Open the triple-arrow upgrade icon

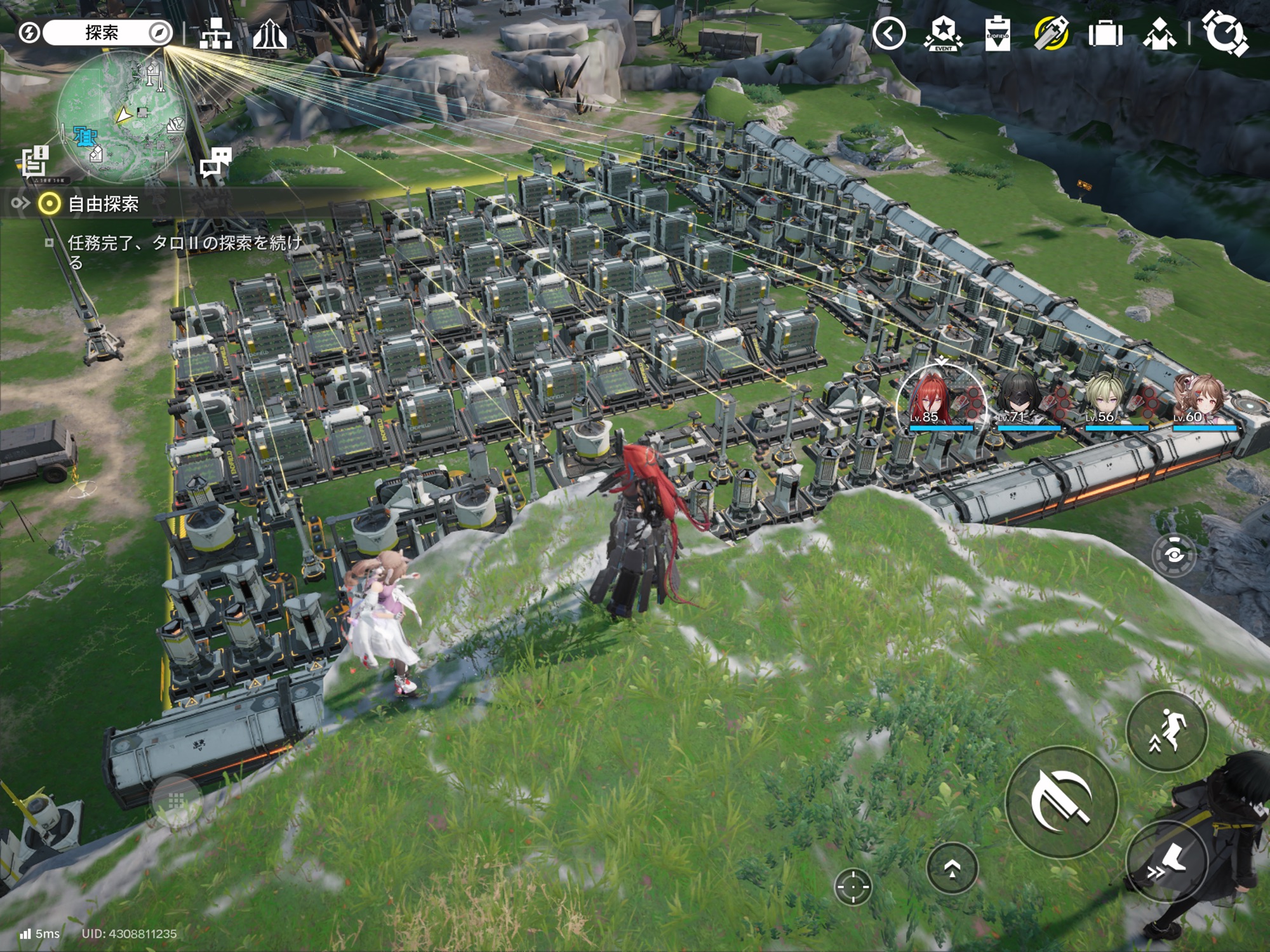point(270,34)
